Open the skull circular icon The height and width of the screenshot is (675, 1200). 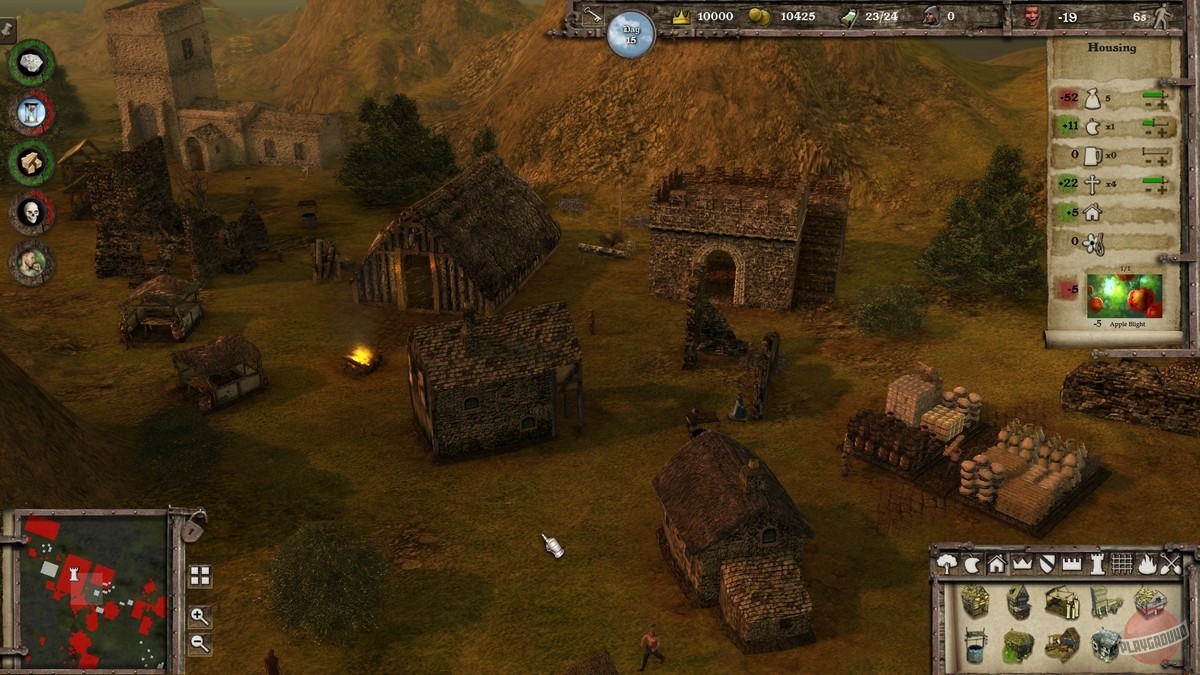tap(31, 212)
